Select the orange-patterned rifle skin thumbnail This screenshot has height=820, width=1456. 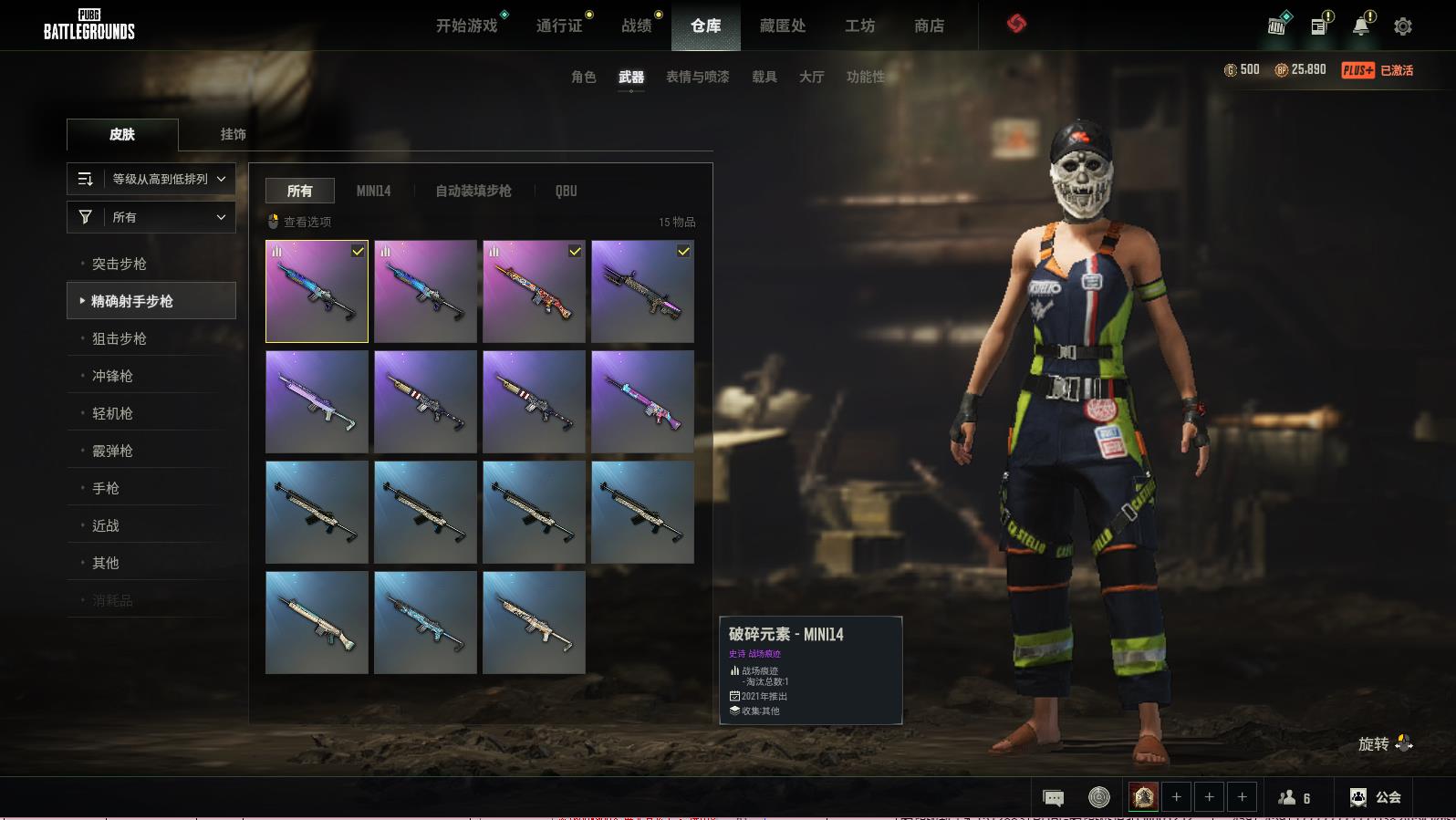pyautogui.click(x=534, y=291)
